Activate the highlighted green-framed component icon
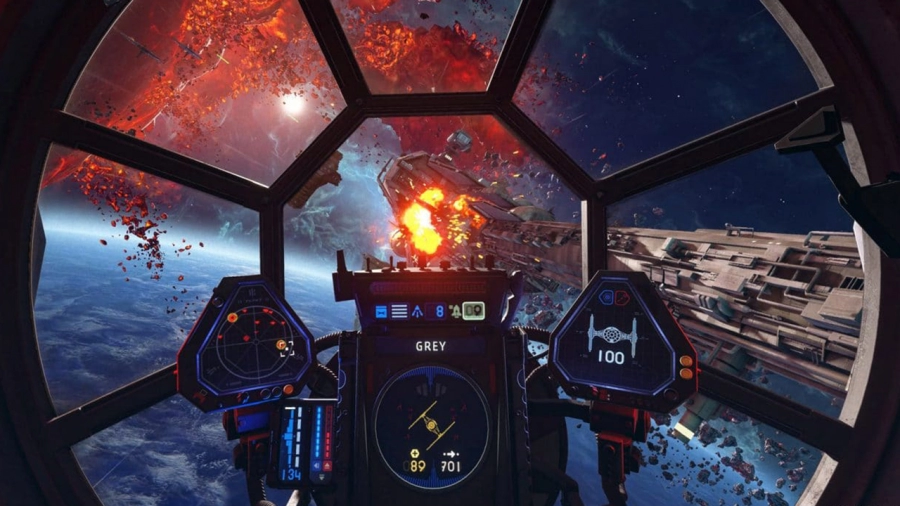900x506 pixels. [473, 311]
